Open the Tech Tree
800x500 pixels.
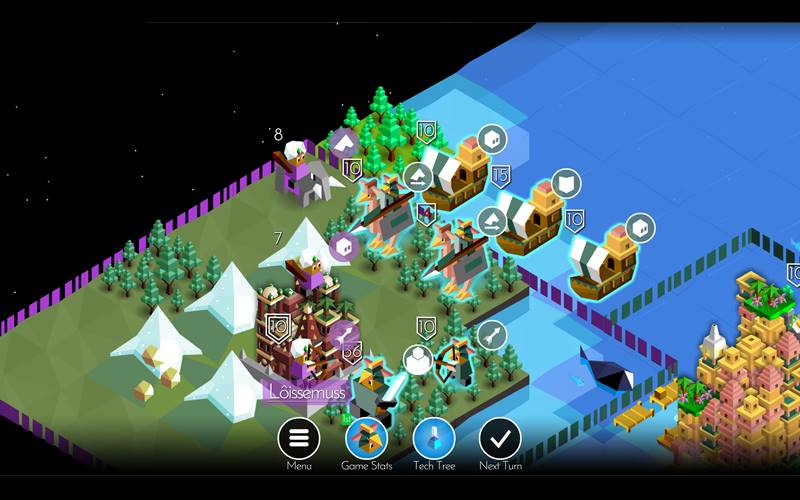(434, 439)
